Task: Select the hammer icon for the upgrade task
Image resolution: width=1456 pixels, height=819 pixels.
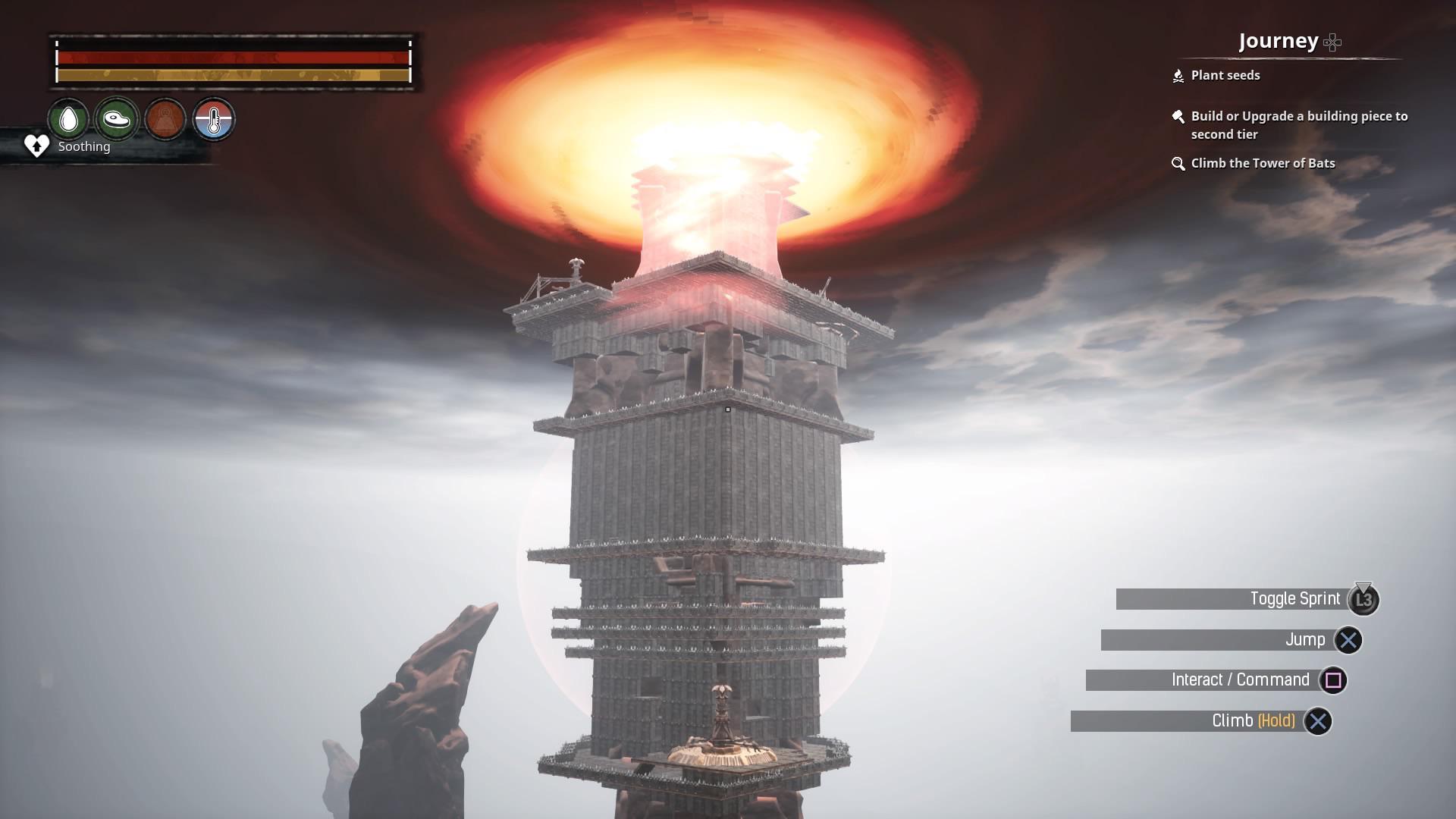Action: 1178,117
